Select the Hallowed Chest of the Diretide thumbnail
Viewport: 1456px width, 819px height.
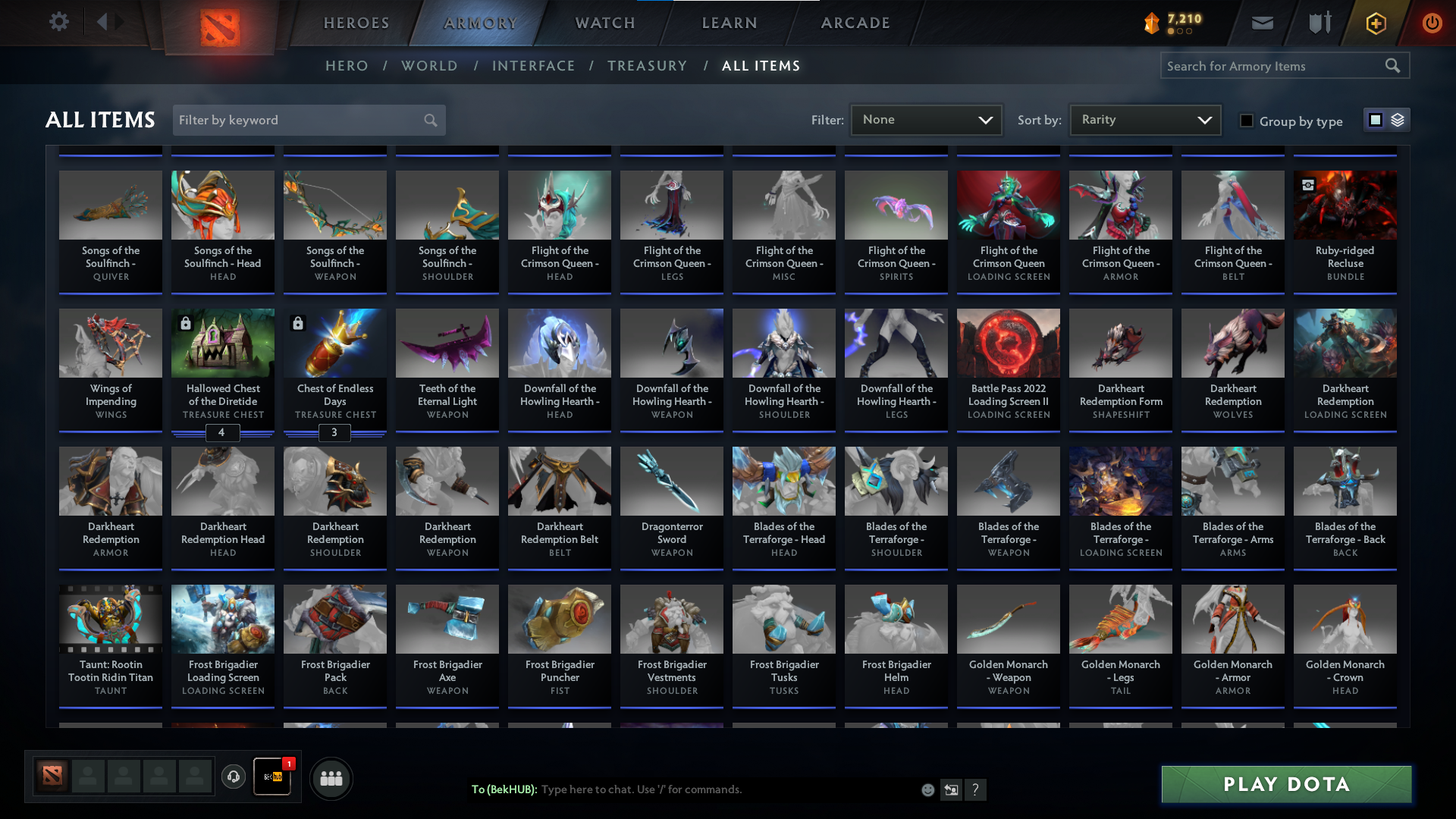coord(222,343)
